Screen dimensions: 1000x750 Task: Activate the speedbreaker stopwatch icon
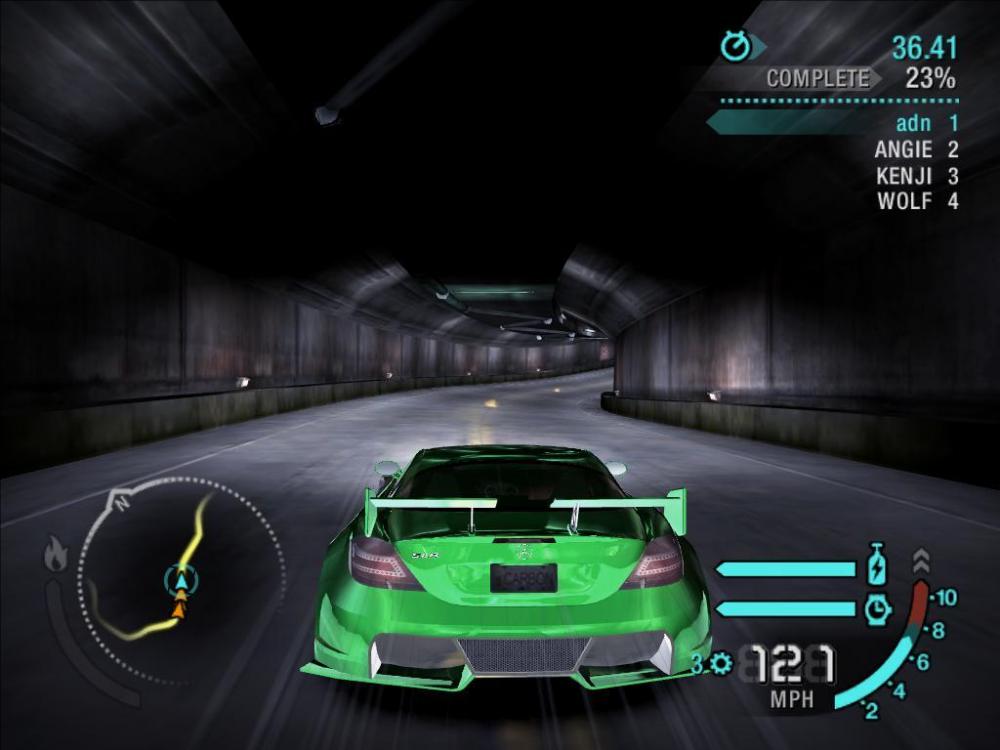click(x=877, y=607)
